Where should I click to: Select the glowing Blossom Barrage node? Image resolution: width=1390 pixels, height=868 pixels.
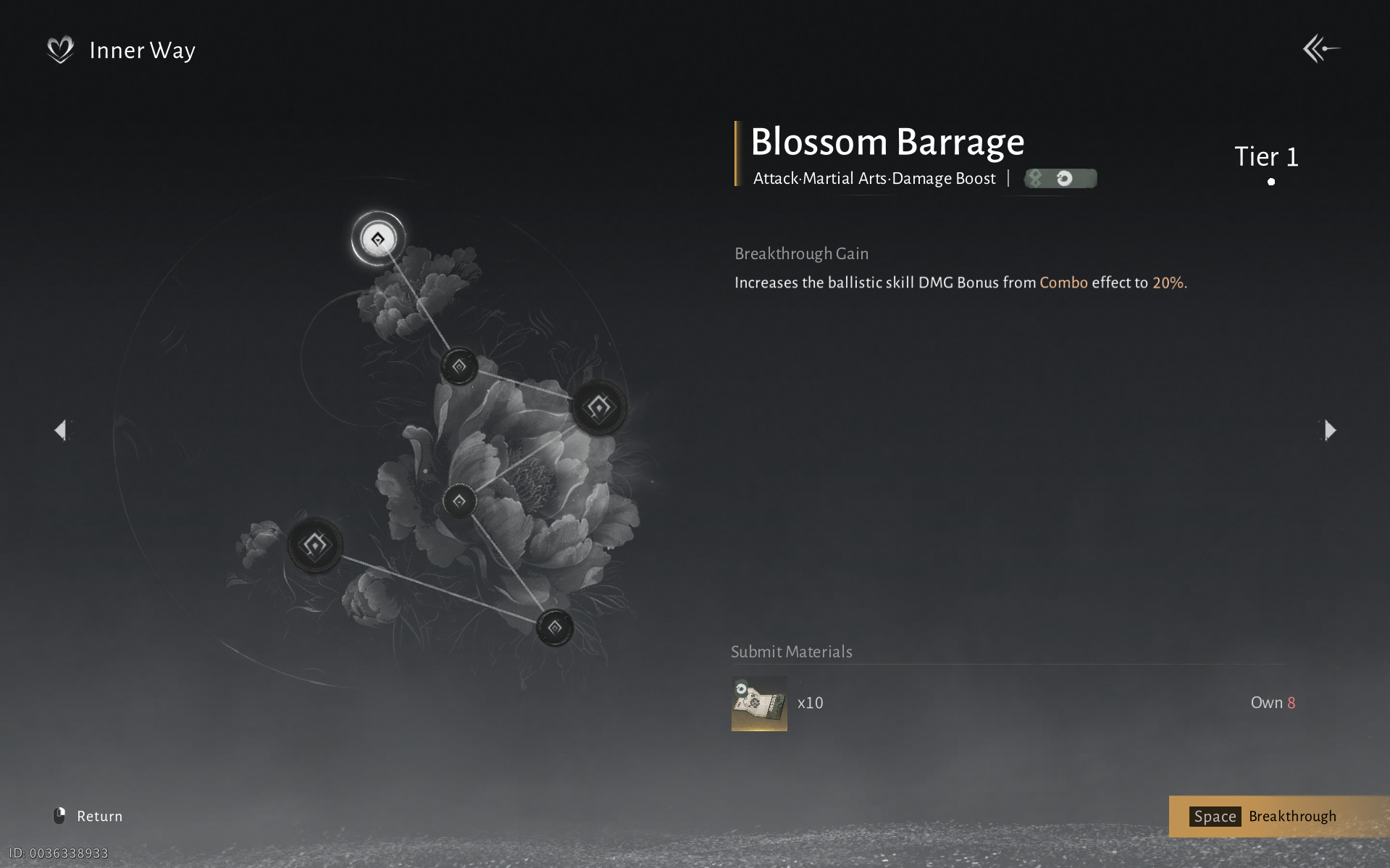[x=377, y=239]
